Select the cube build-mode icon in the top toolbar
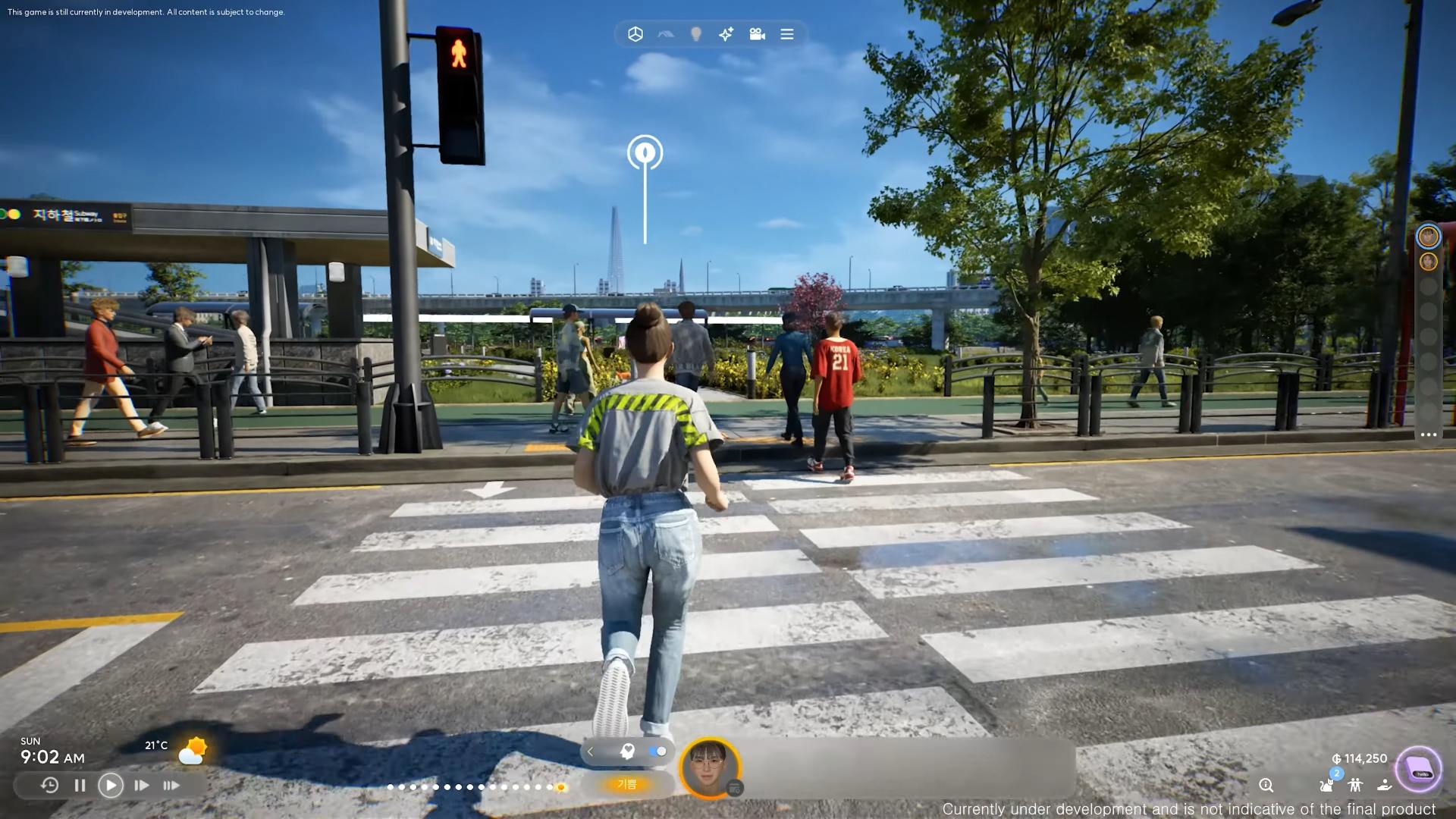1456x819 pixels. click(x=635, y=34)
